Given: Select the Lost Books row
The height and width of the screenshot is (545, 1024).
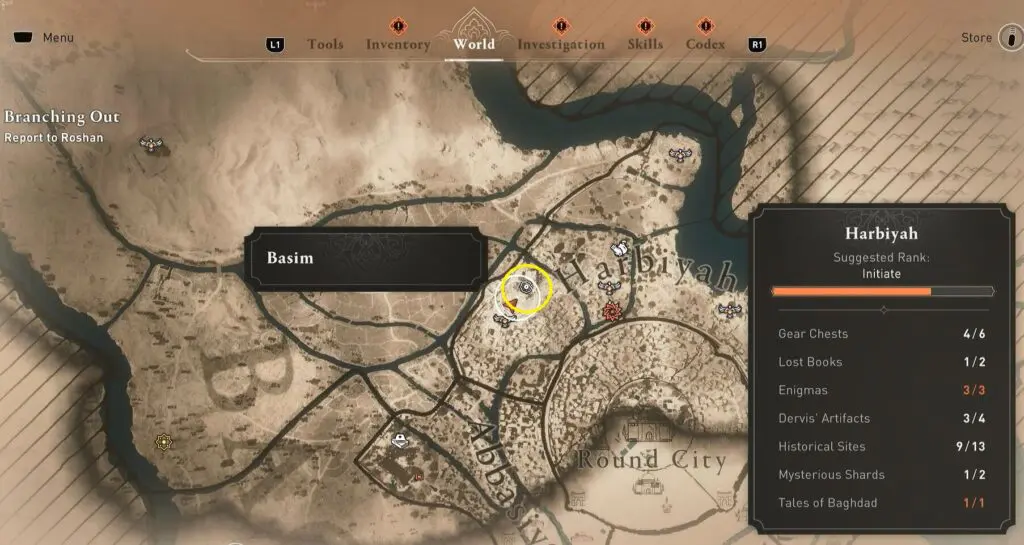Looking at the screenshot, I should (880, 362).
